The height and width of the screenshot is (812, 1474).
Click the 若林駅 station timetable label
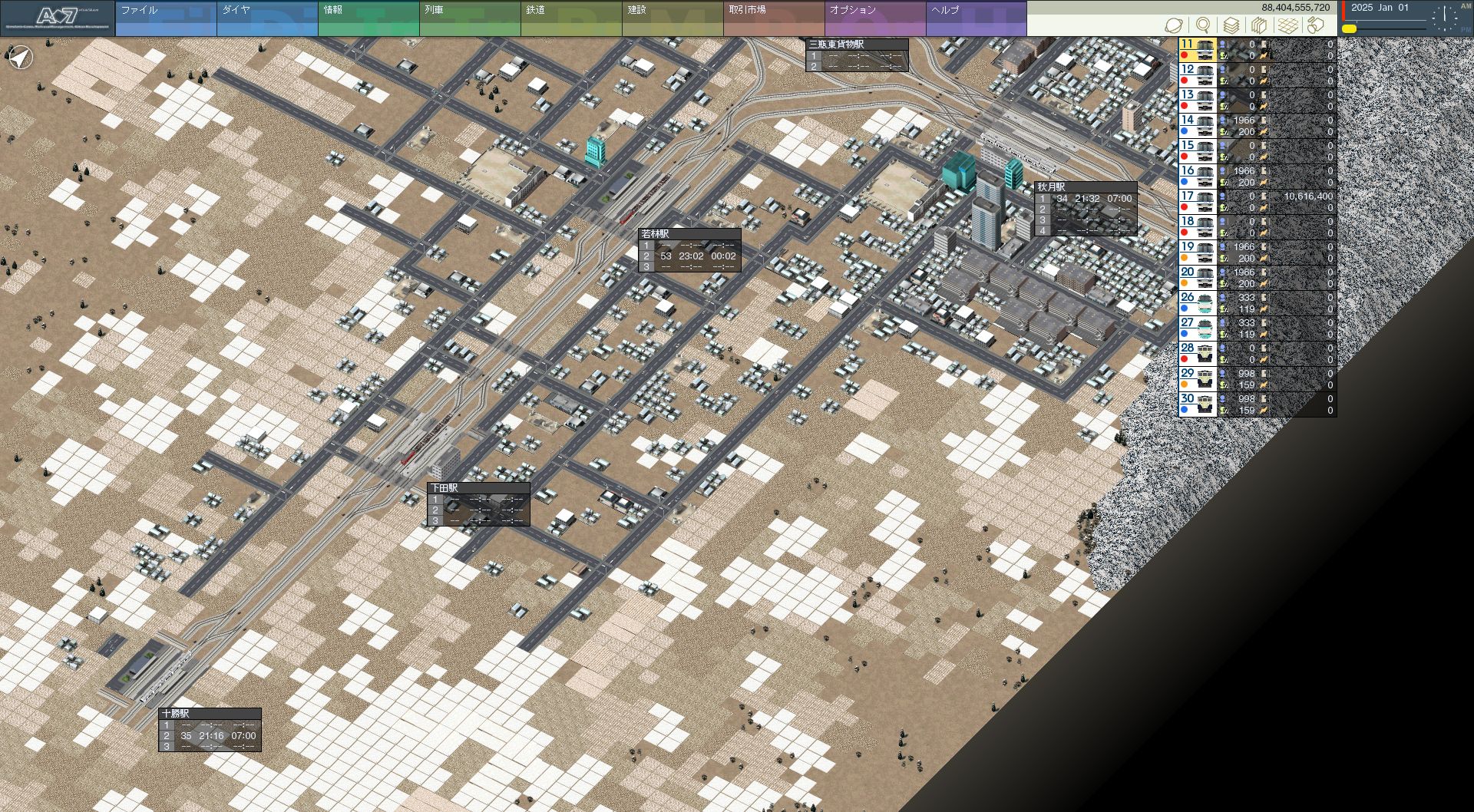(689, 250)
